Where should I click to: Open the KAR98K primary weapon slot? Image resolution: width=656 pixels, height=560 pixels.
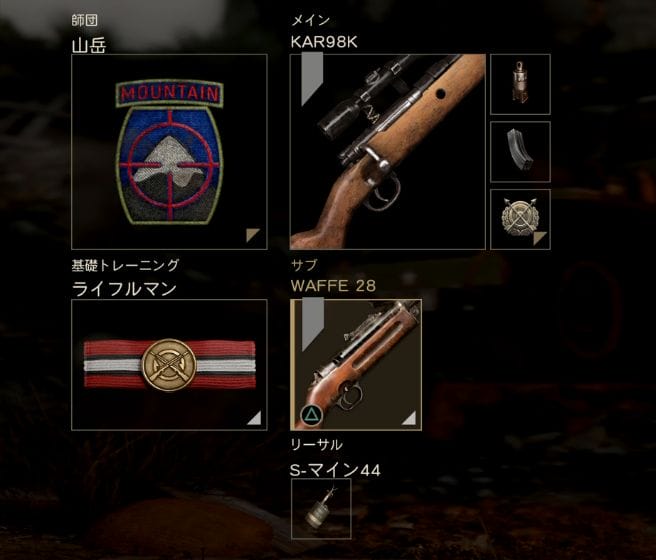pos(387,152)
